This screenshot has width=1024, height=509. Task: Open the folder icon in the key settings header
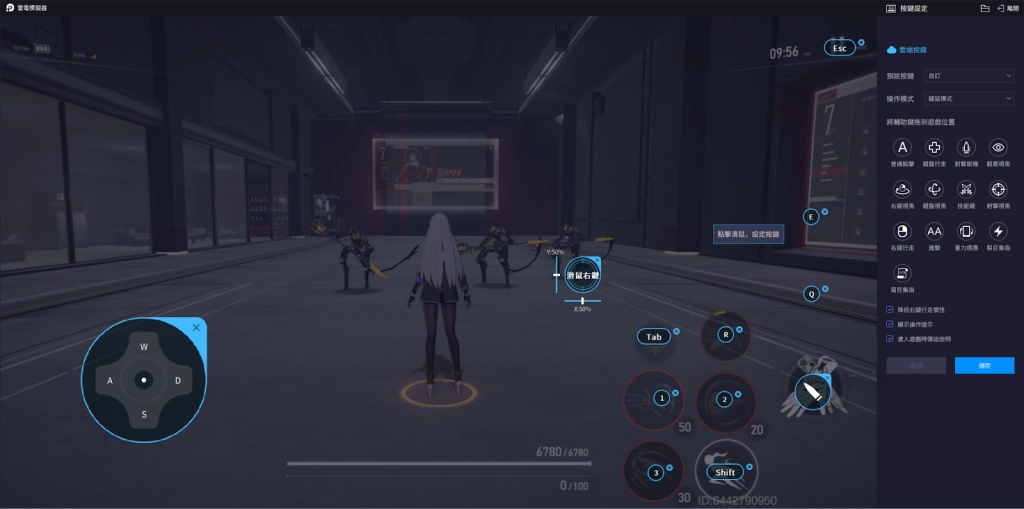[x=985, y=8]
